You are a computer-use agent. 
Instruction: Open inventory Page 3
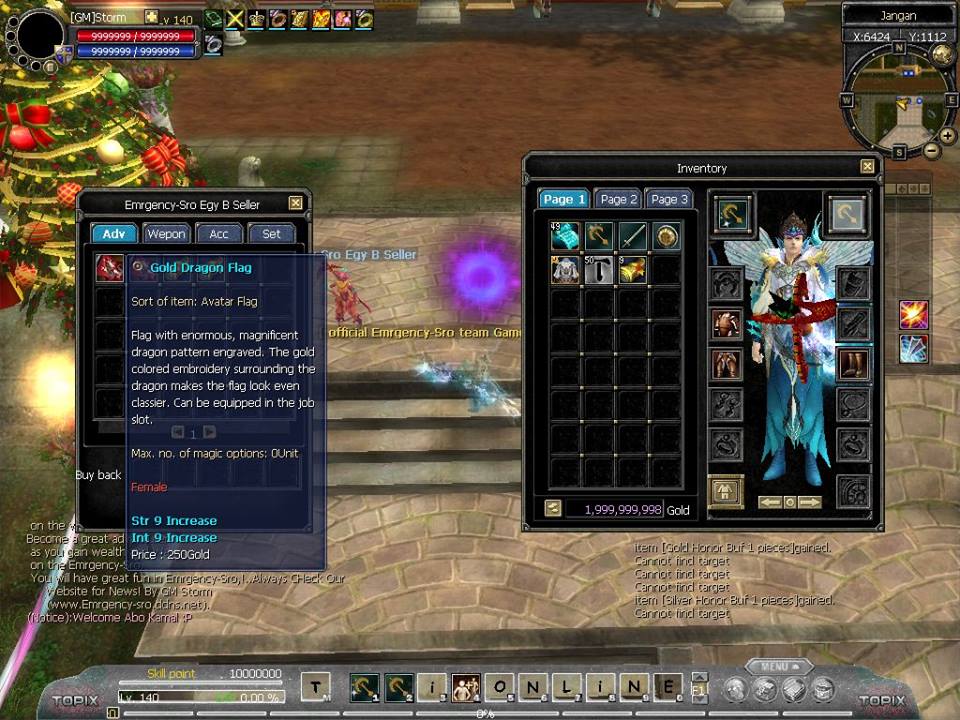pyautogui.click(x=669, y=199)
